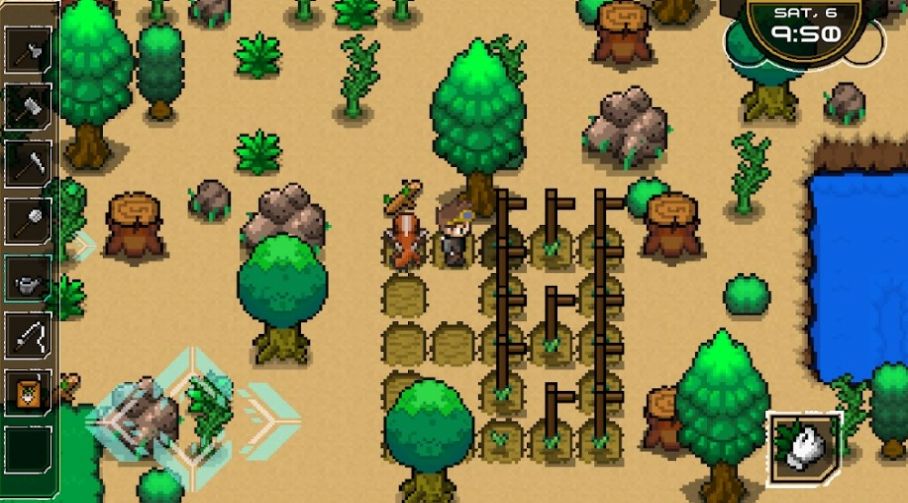The width and height of the screenshot is (908, 503).
Task: Select the axe tool slot
Action: click(x=29, y=49)
